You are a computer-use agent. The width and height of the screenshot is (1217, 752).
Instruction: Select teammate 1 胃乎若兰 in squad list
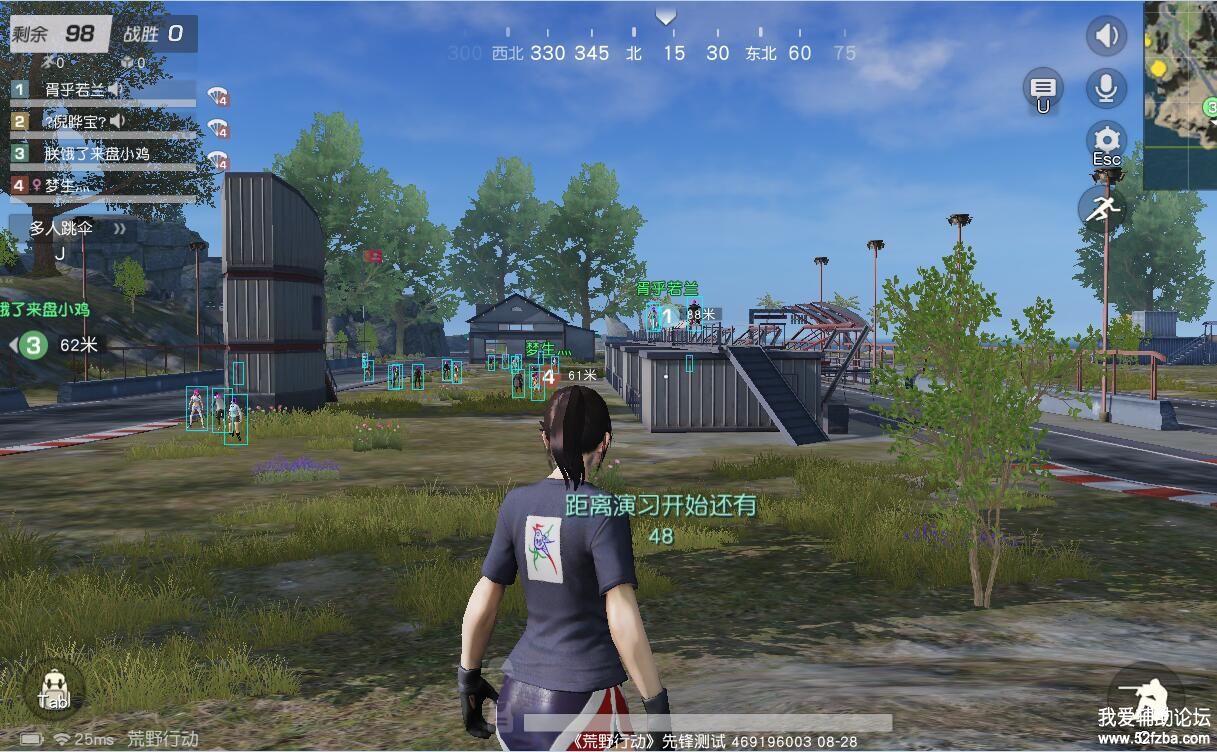(100, 91)
